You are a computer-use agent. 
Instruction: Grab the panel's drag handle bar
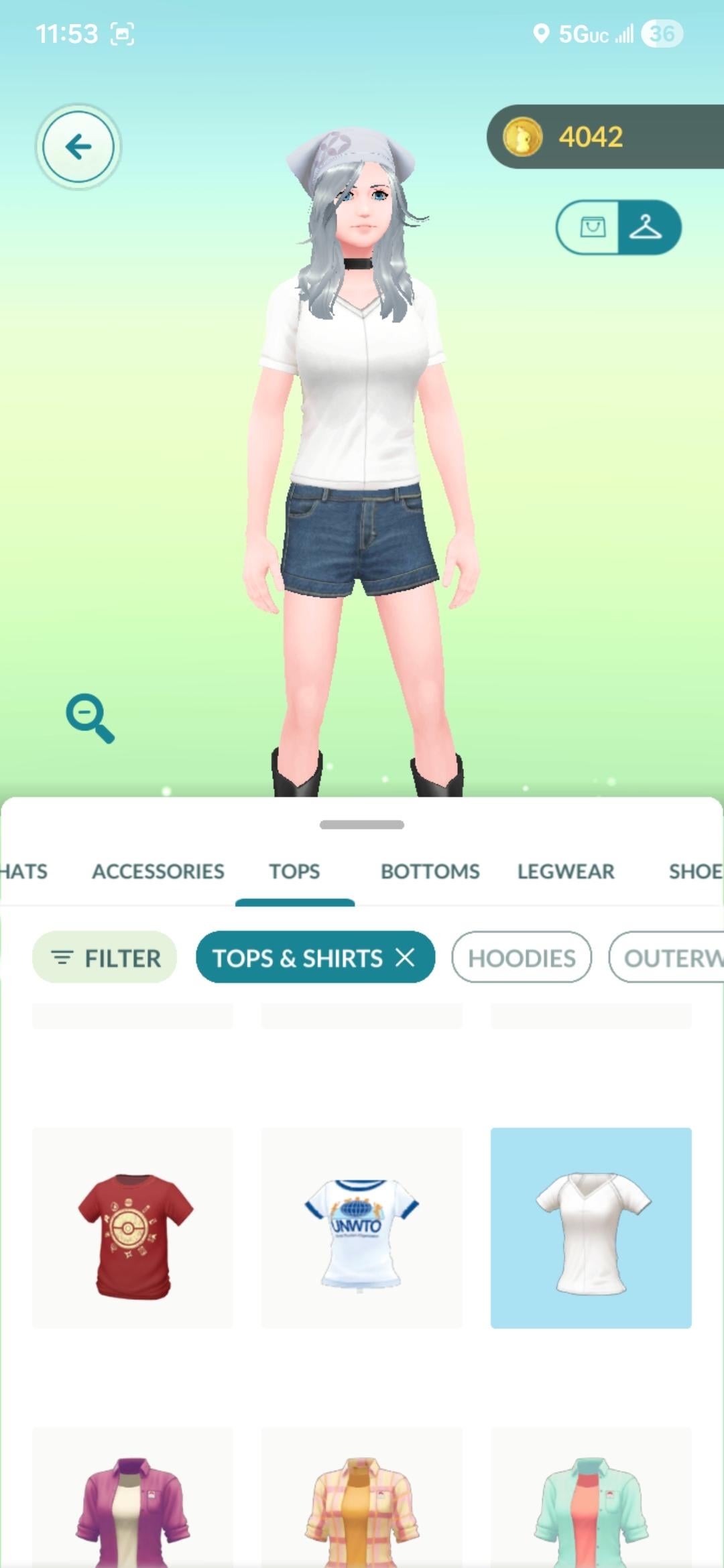[x=362, y=825]
